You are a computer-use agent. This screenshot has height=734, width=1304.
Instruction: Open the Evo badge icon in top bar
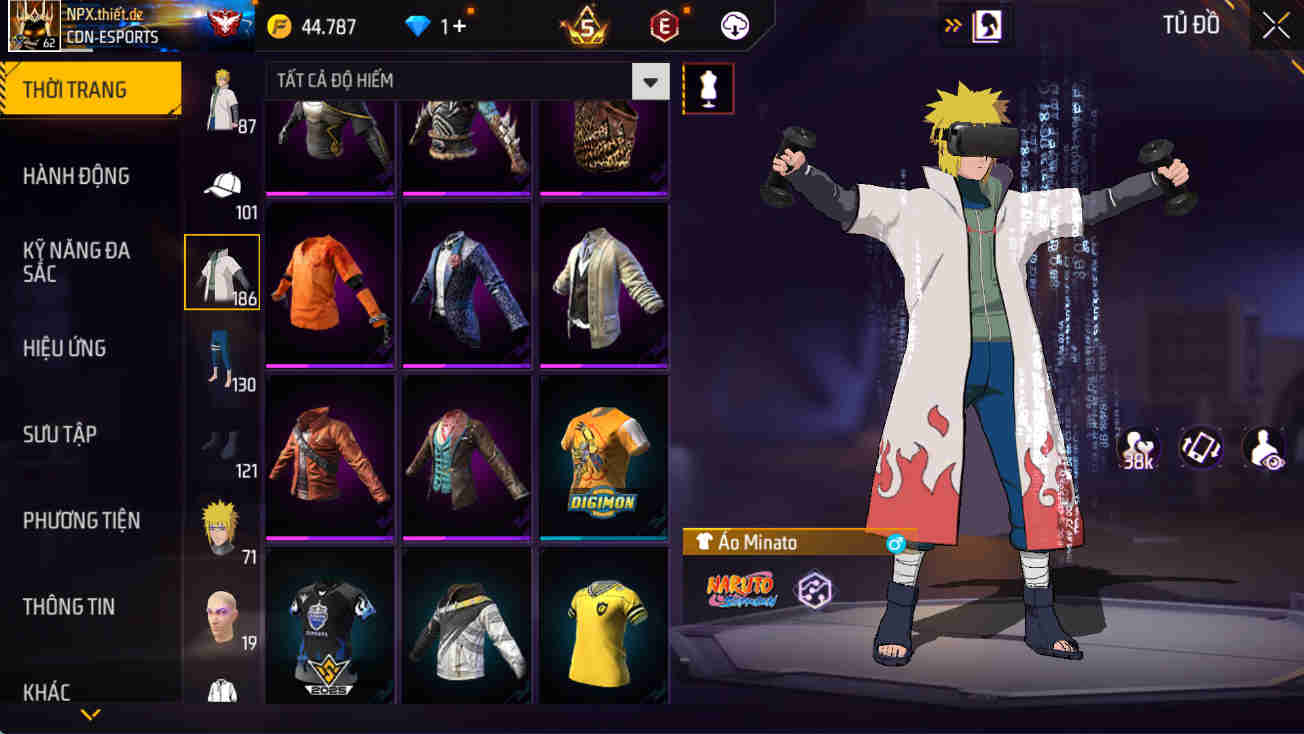[x=662, y=26]
